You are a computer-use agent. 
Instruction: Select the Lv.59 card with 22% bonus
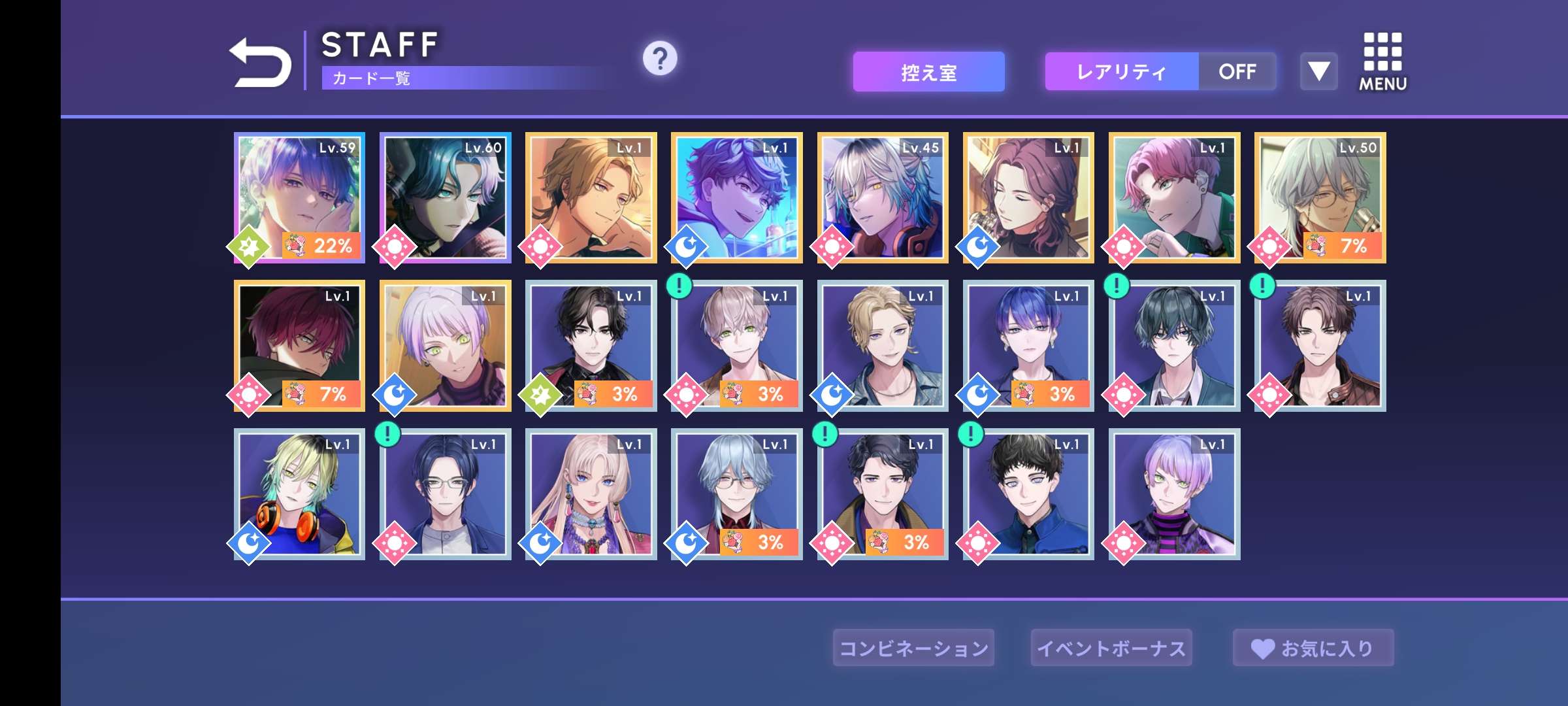point(300,197)
